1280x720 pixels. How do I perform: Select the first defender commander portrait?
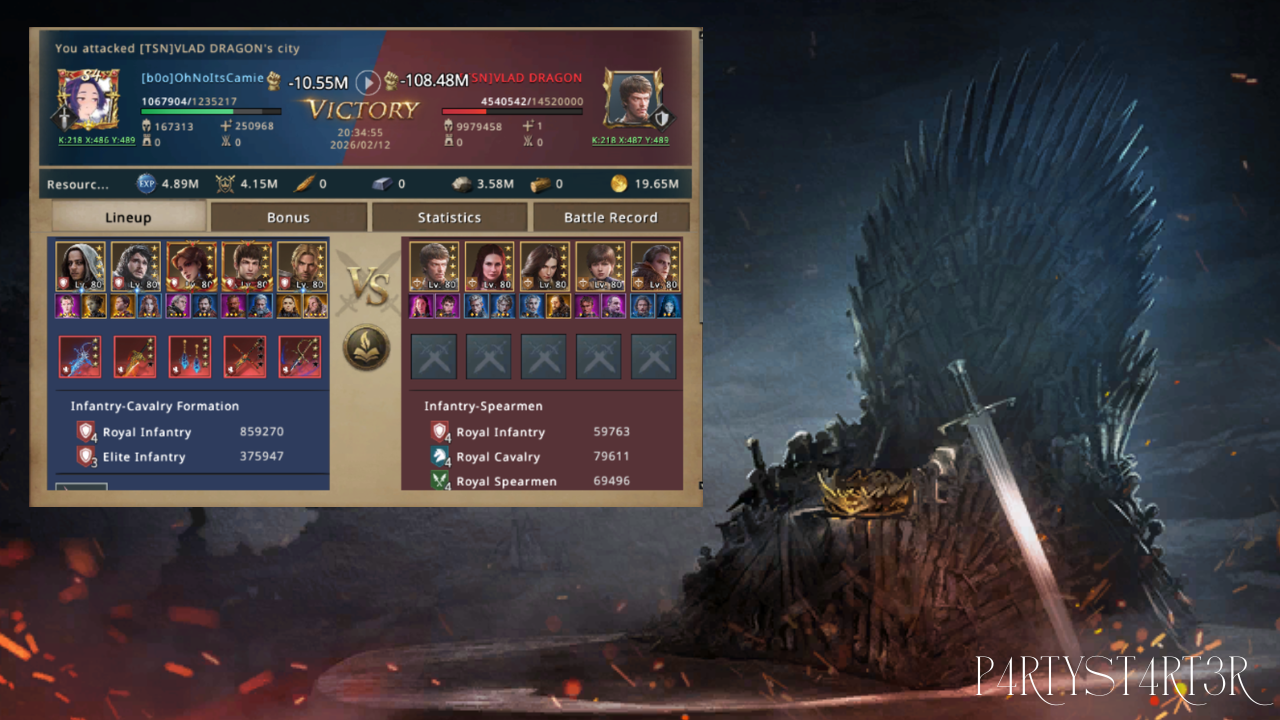pyautogui.click(x=435, y=266)
